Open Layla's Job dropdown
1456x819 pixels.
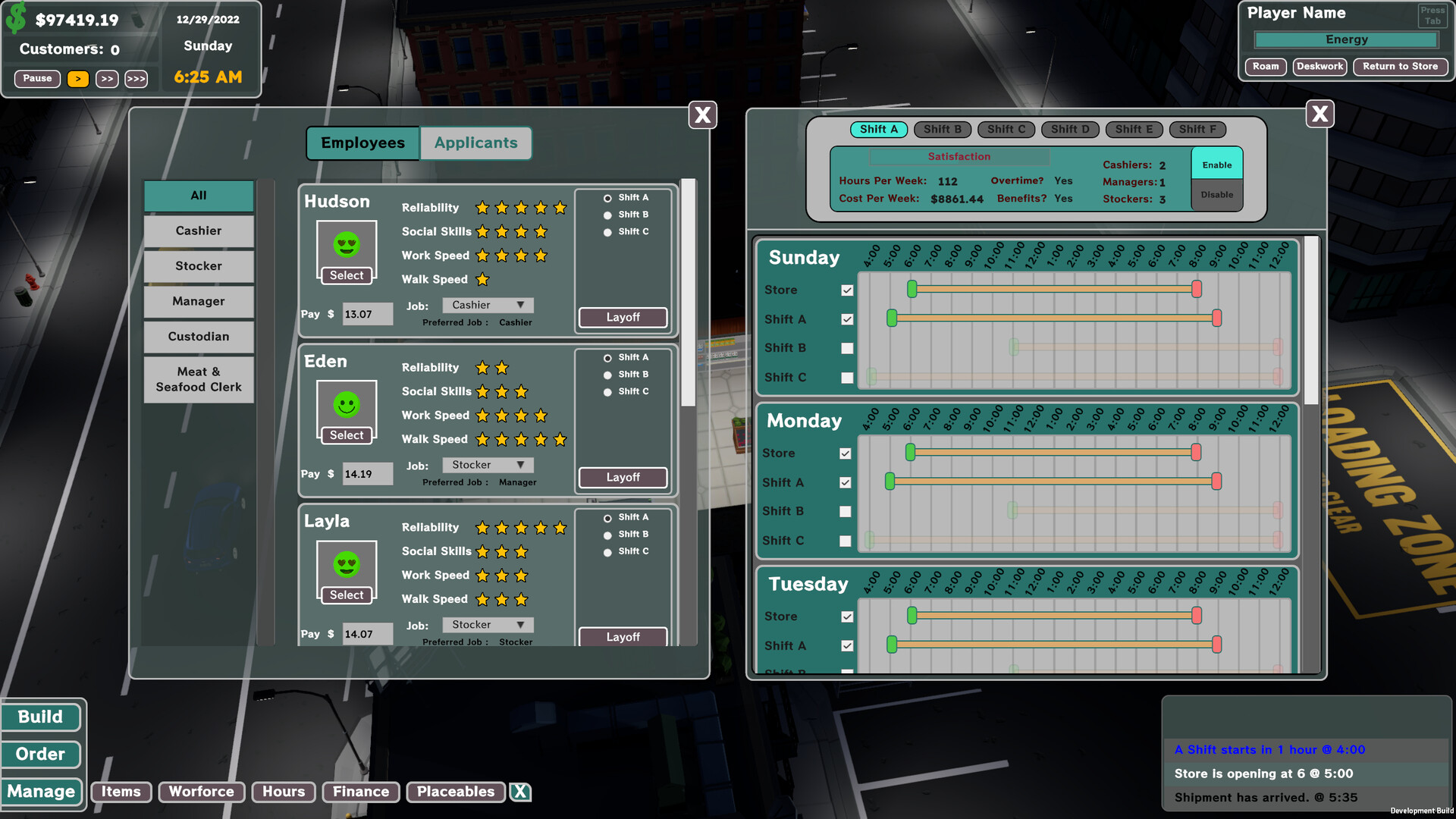pyautogui.click(x=487, y=624)
